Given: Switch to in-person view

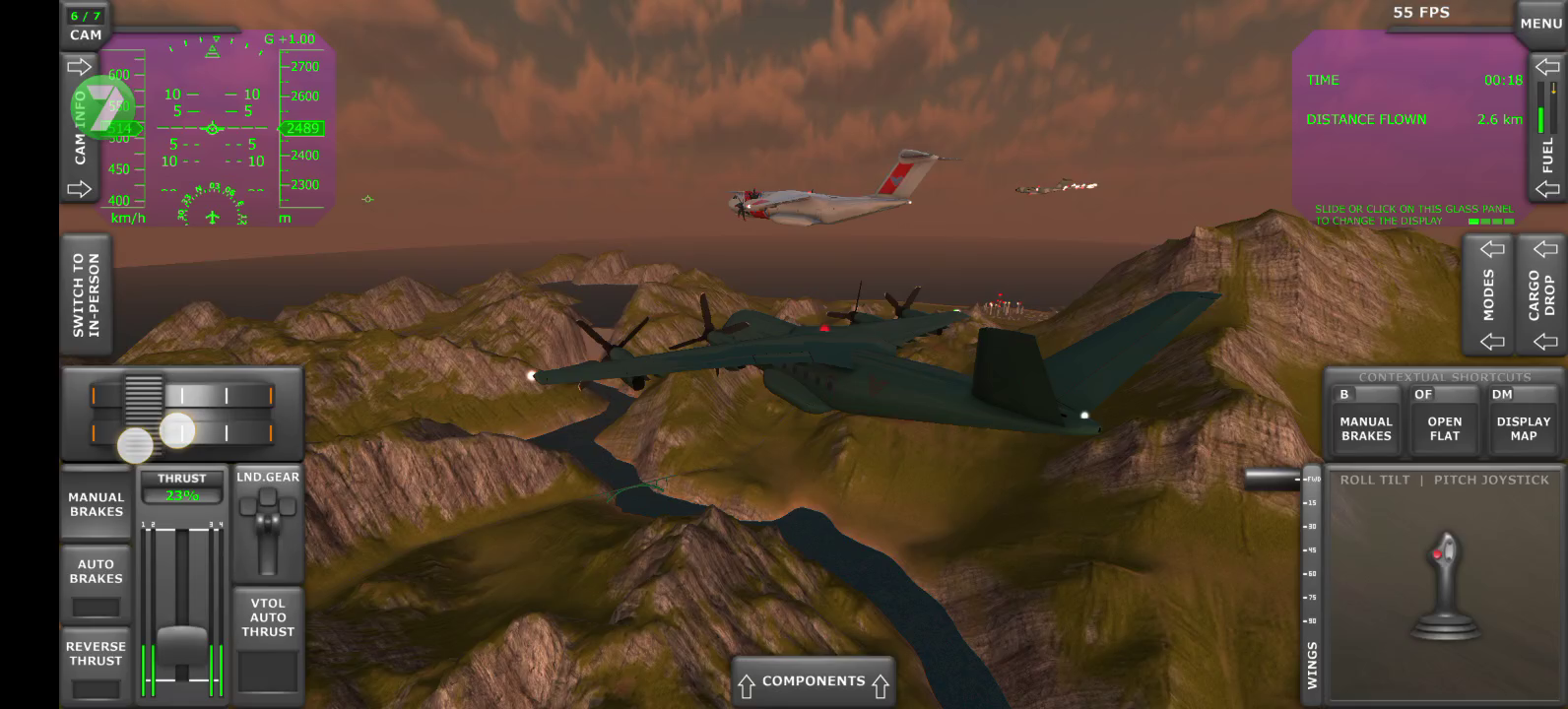Looking at the screenshot, I should (x=86, y=294).
